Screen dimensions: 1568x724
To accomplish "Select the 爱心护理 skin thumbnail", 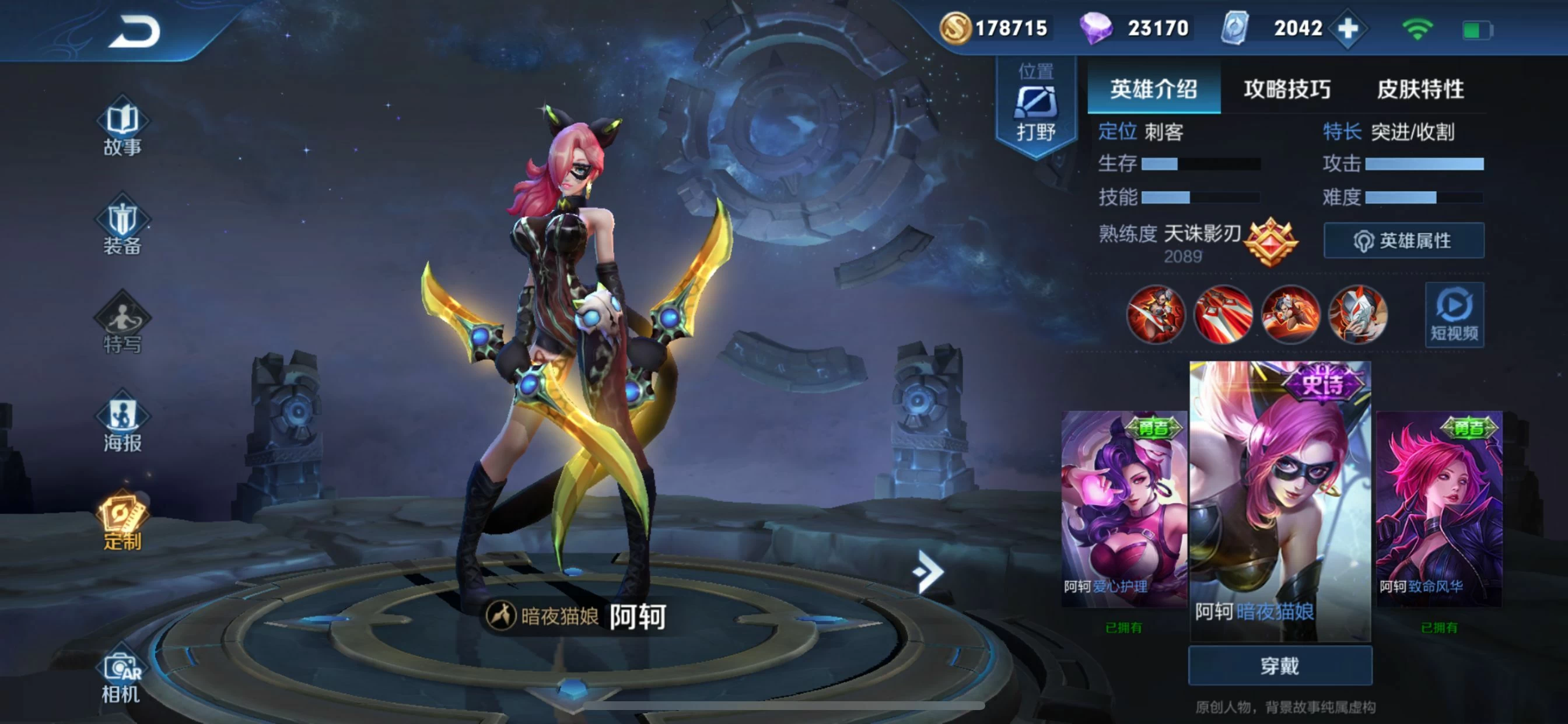I will pos(1123,508).
